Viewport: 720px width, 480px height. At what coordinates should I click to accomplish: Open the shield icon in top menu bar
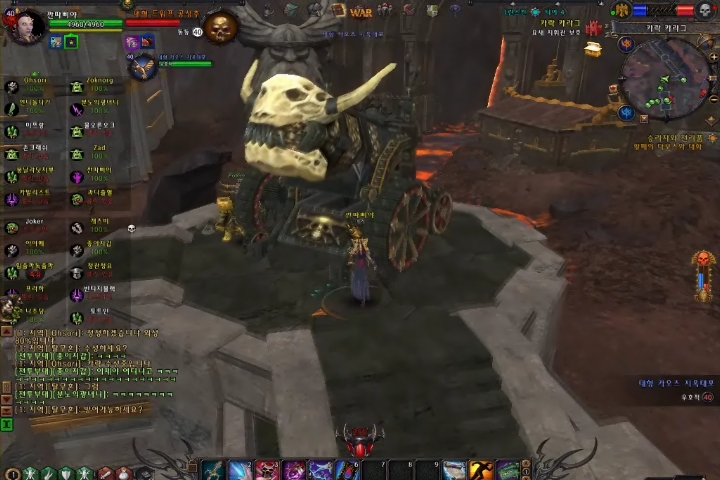[432, 10]
